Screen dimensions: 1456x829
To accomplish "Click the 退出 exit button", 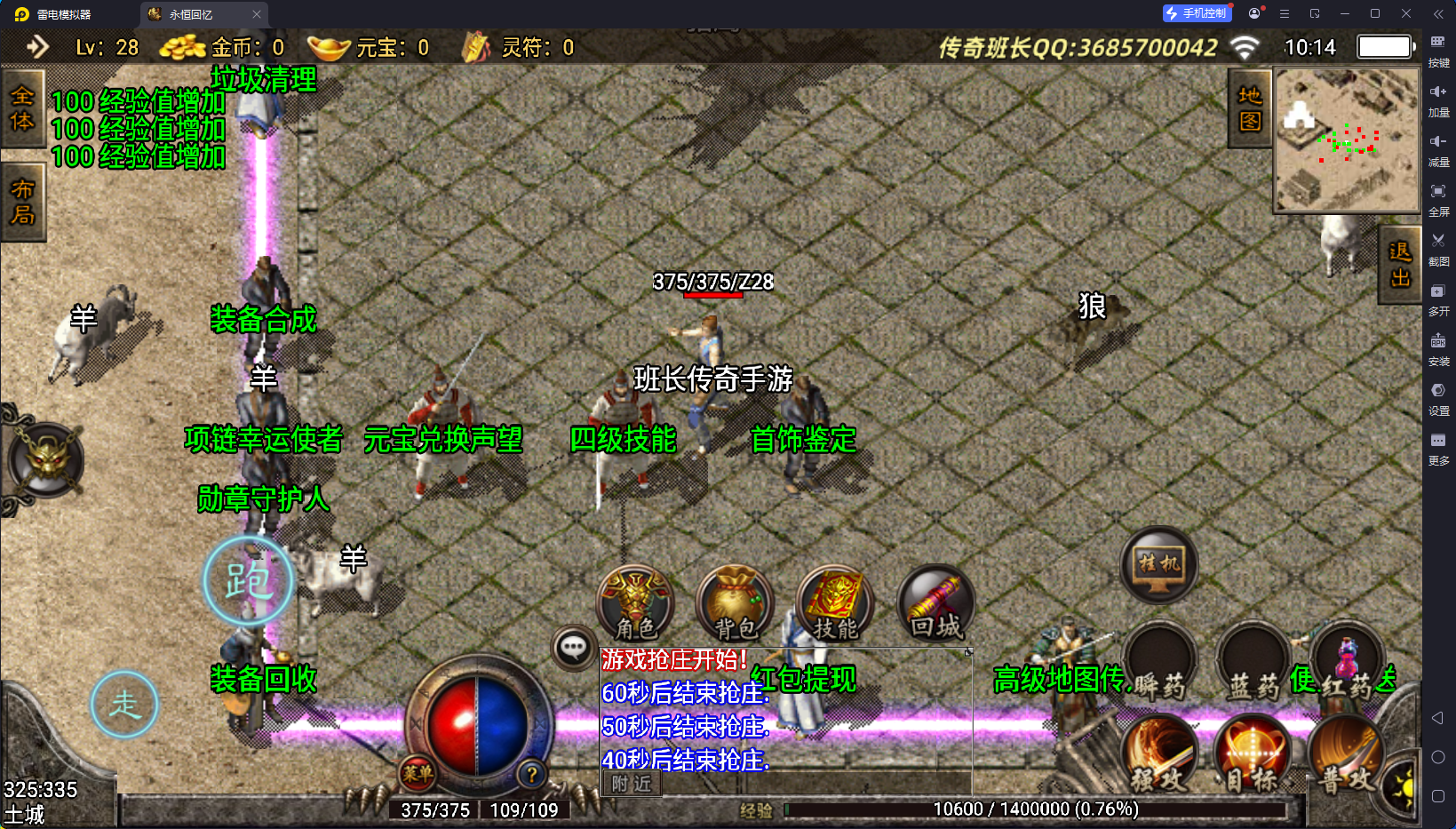I will click(x=1400, y=265).
